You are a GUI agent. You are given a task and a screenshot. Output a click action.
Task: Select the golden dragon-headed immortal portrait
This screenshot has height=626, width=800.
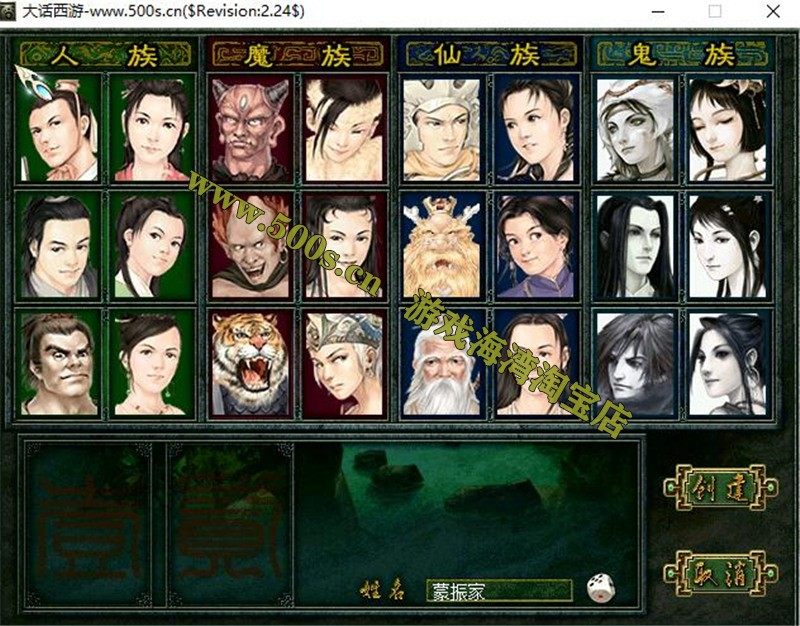[442, 245]
